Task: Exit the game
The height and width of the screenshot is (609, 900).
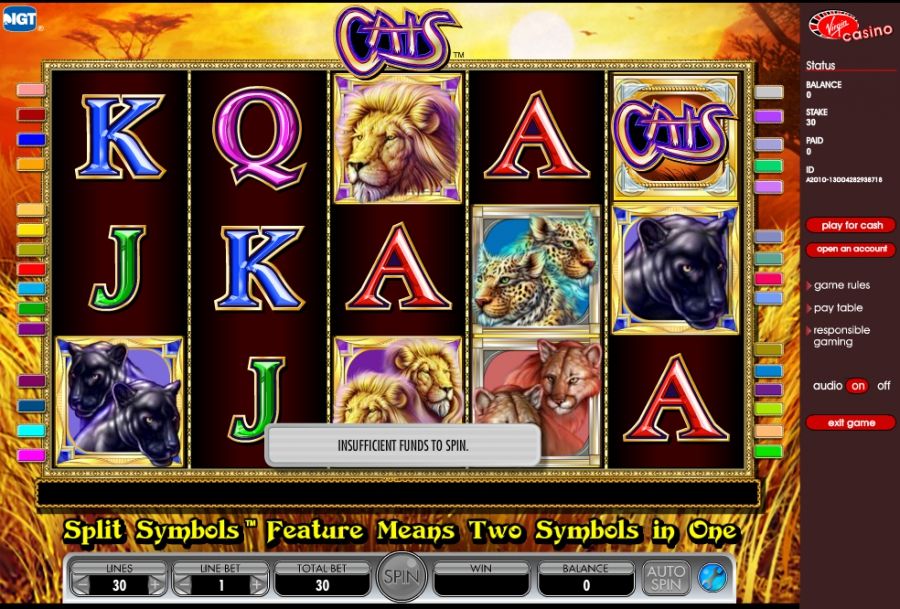Action: (x=851, y=423)
